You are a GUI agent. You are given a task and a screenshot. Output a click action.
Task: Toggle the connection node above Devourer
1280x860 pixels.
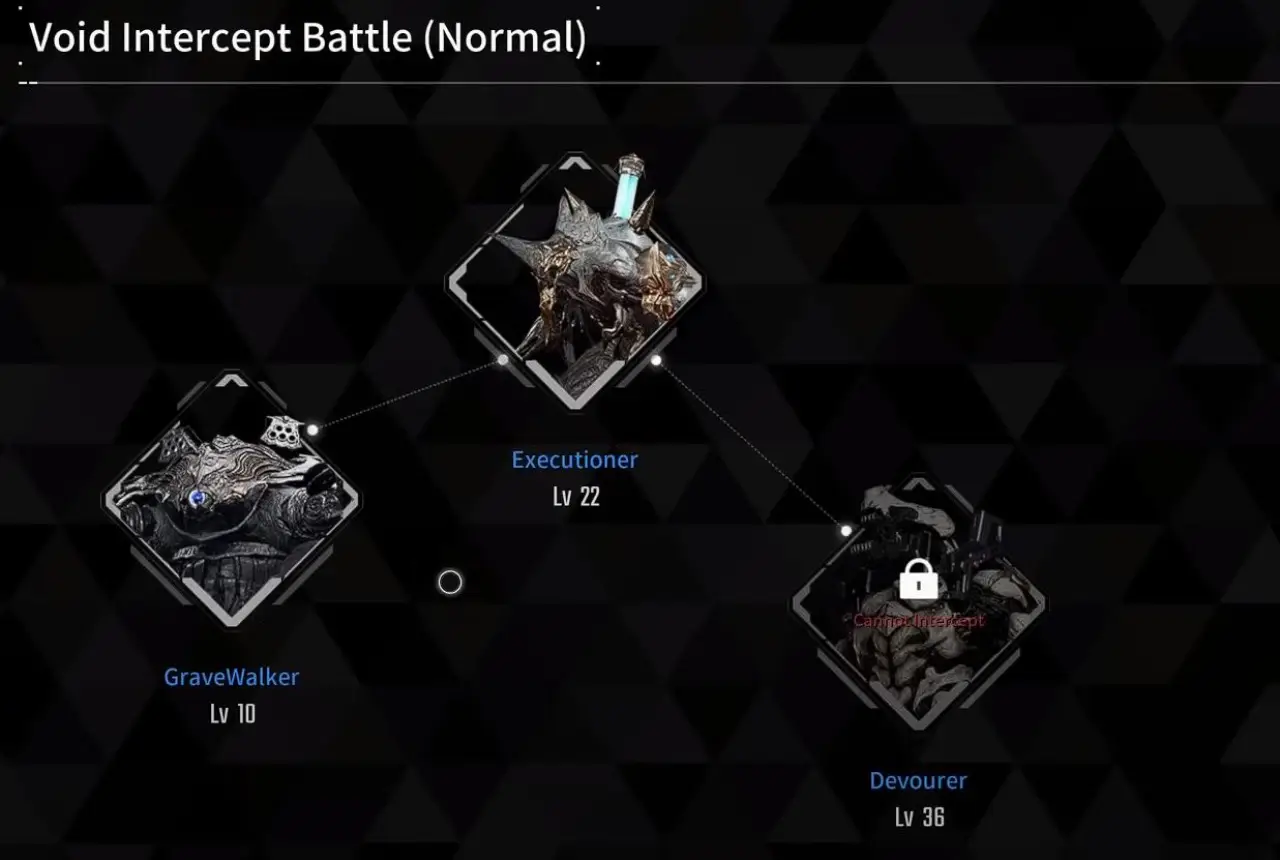[x=846, y=530]
